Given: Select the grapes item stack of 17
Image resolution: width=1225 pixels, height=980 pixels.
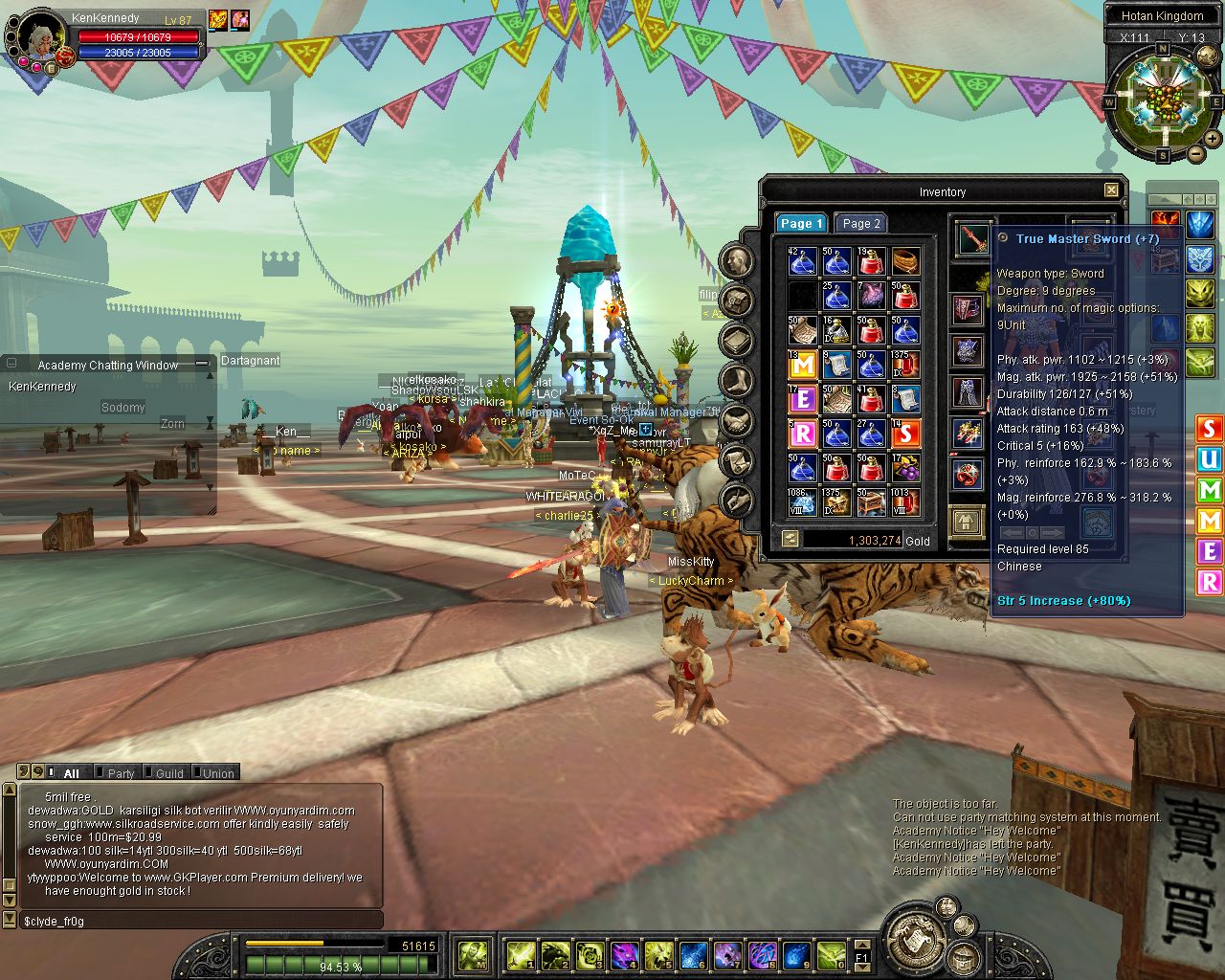Looking at the screenshot, I should pyautogui.click(x=905, y=468).
